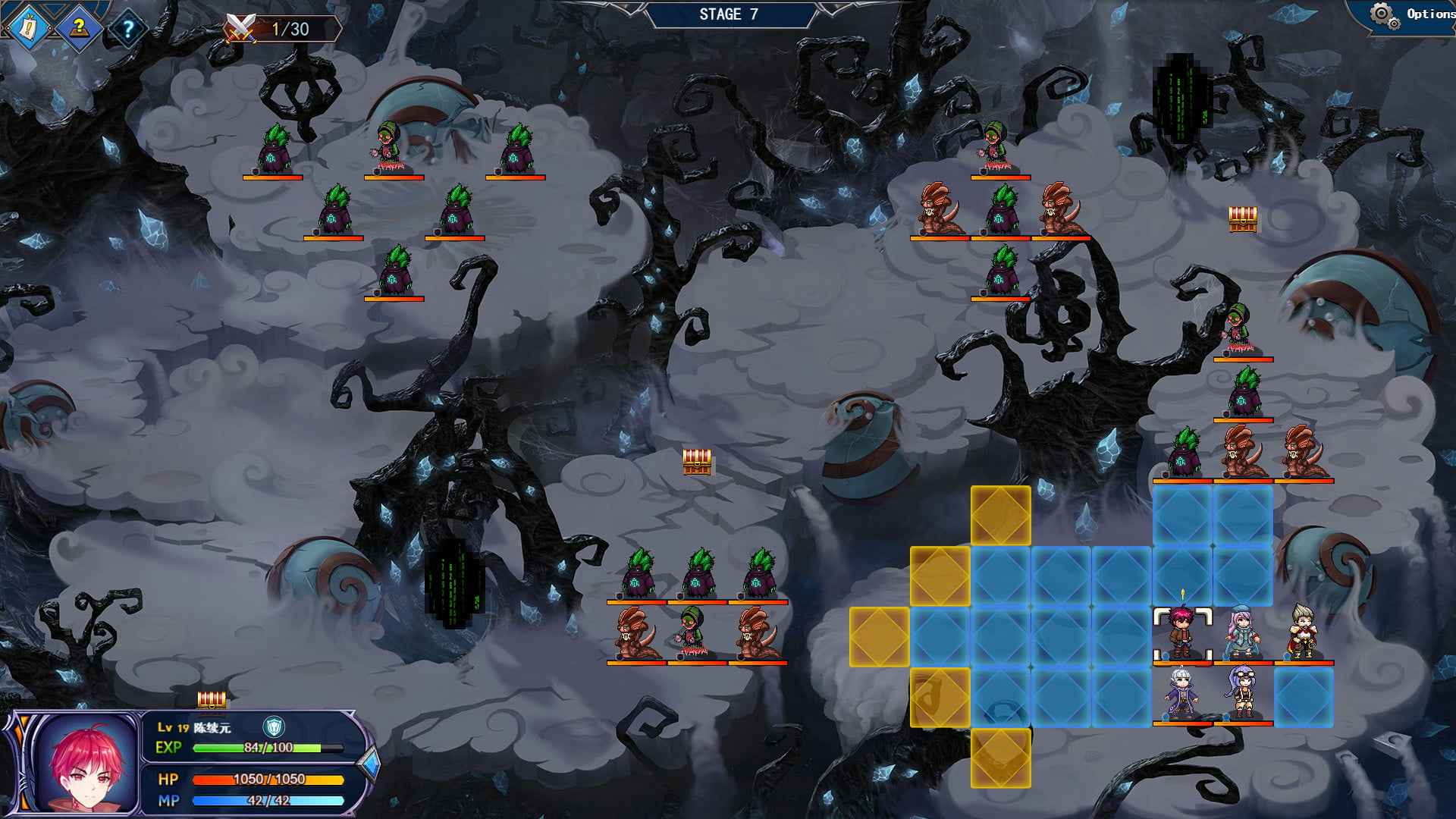Viewport: 1456px width, 819px height.
Task: Select the highlighted red-haired hero unit
Action: [x=1181, y=634]
